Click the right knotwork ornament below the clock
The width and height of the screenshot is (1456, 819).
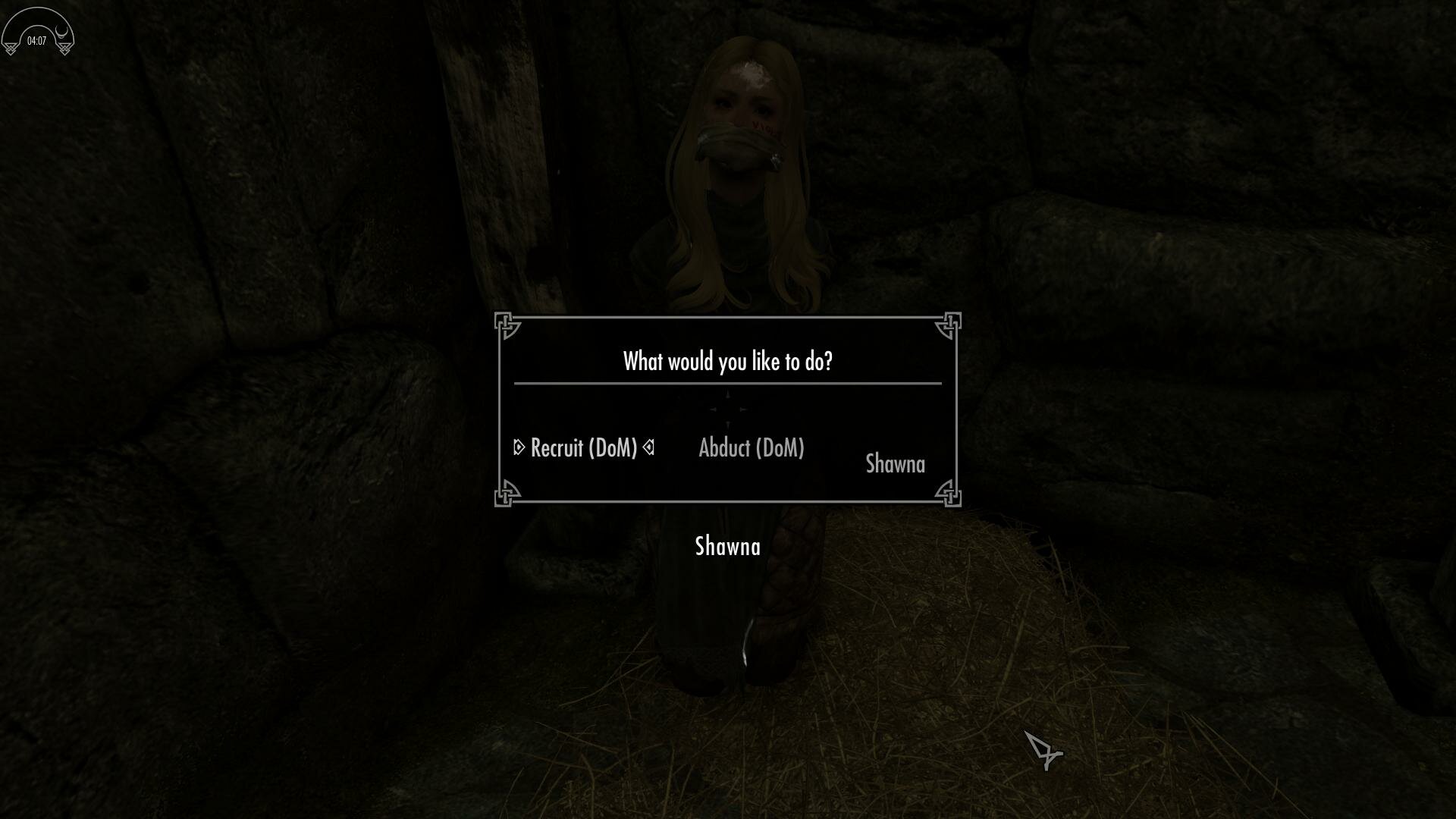point(65,49)
